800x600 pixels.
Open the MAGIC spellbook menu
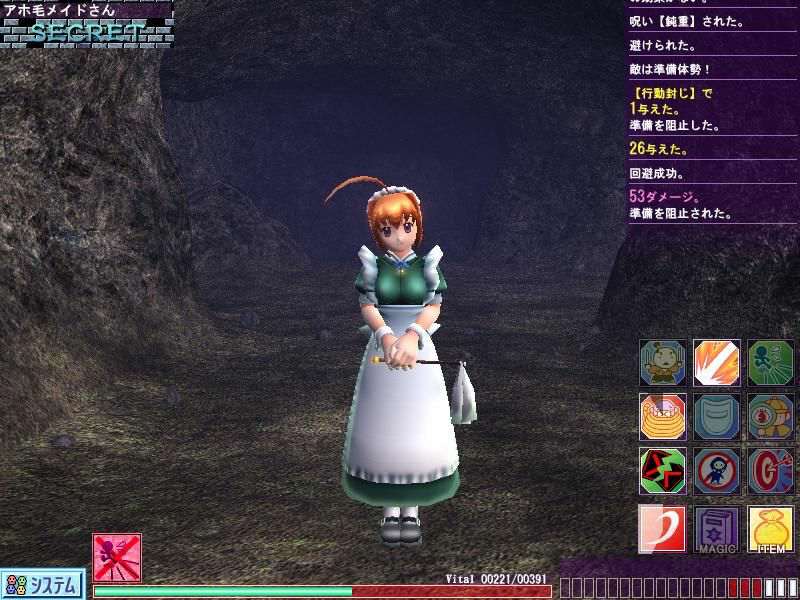716,528
